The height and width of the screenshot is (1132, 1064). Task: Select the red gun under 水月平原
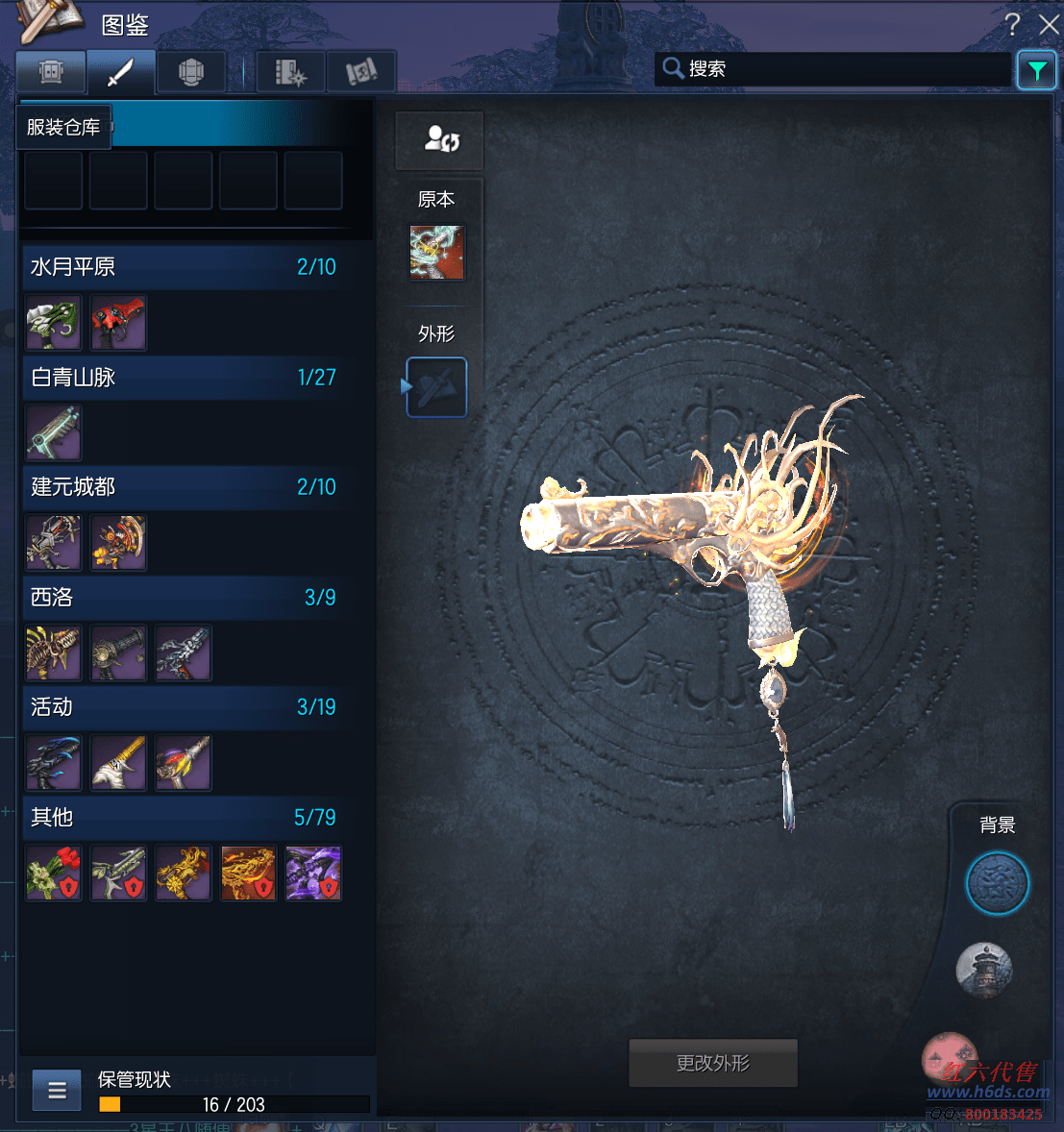[118, 323]
